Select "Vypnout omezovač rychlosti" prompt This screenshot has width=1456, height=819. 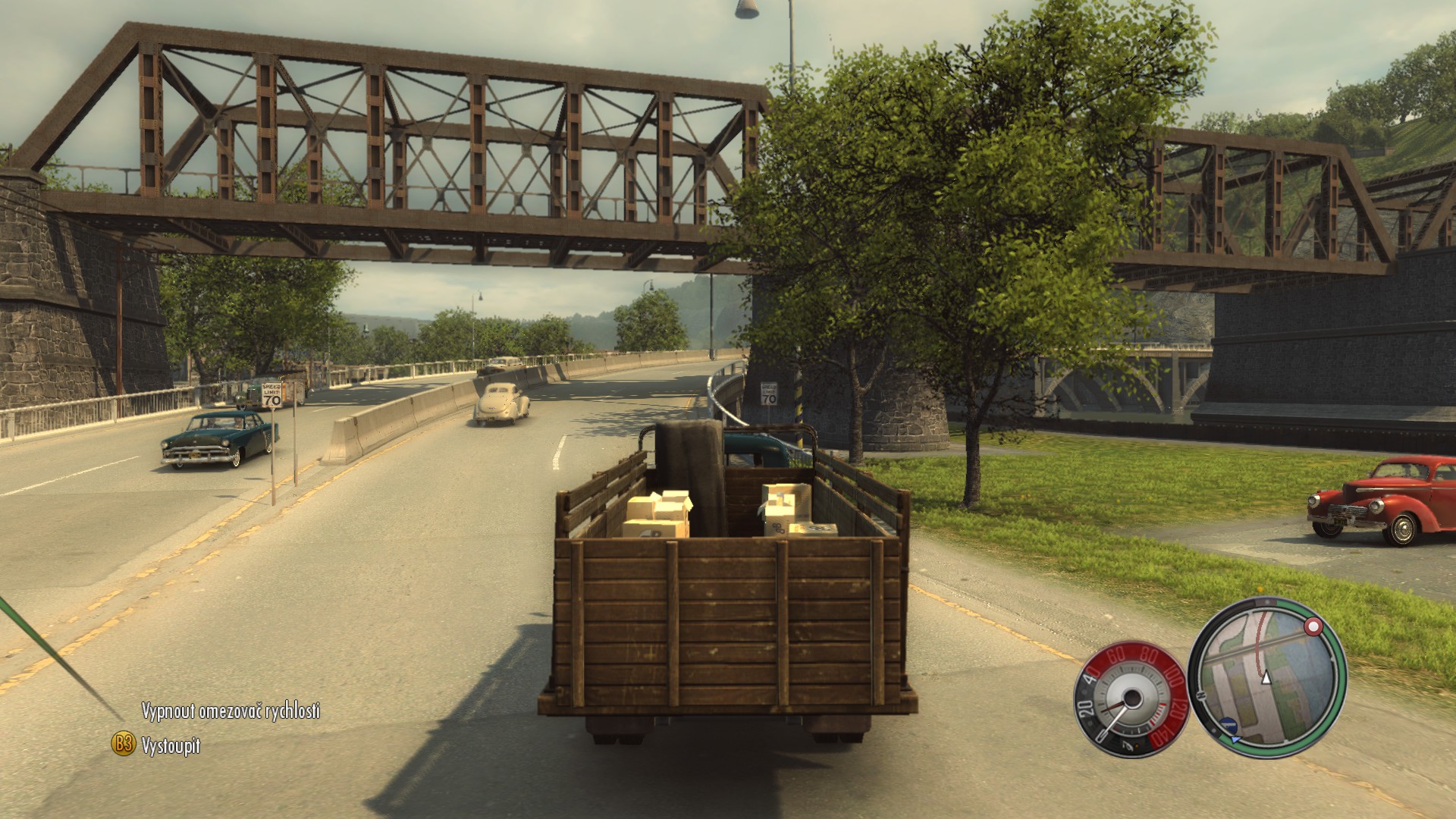[x=231, y=711]
